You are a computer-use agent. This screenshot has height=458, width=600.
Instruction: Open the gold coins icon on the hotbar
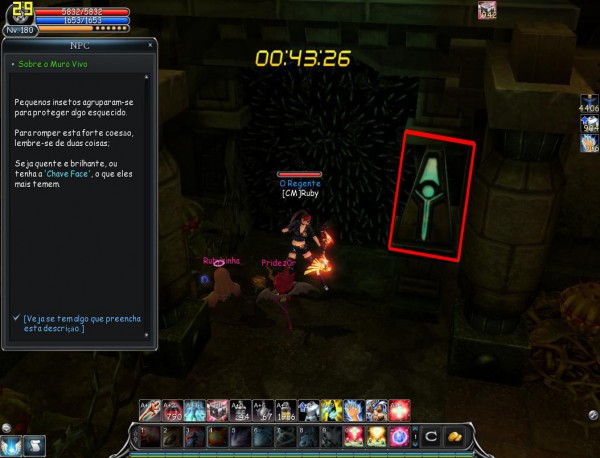coord(452,436)
